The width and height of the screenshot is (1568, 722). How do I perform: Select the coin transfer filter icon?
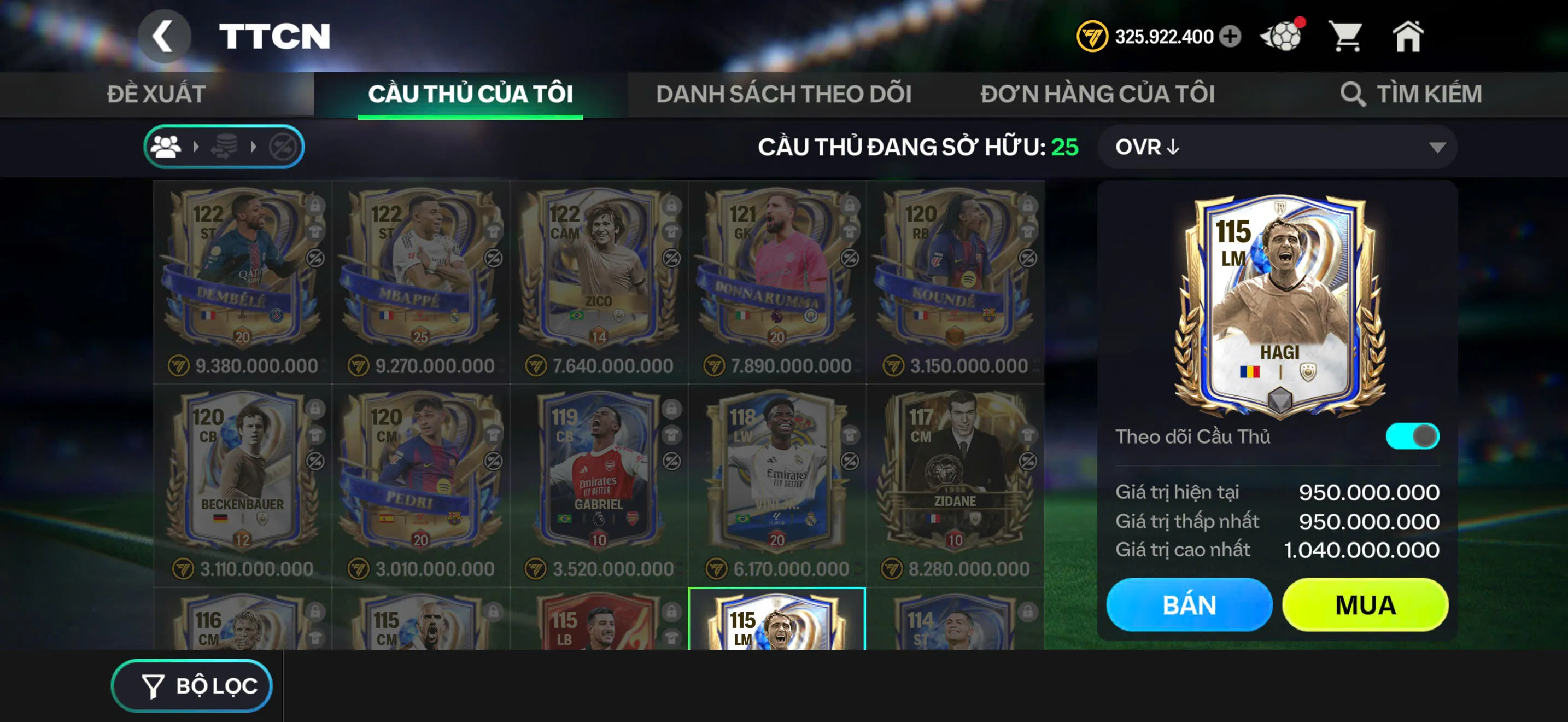(x=226, y=146)
